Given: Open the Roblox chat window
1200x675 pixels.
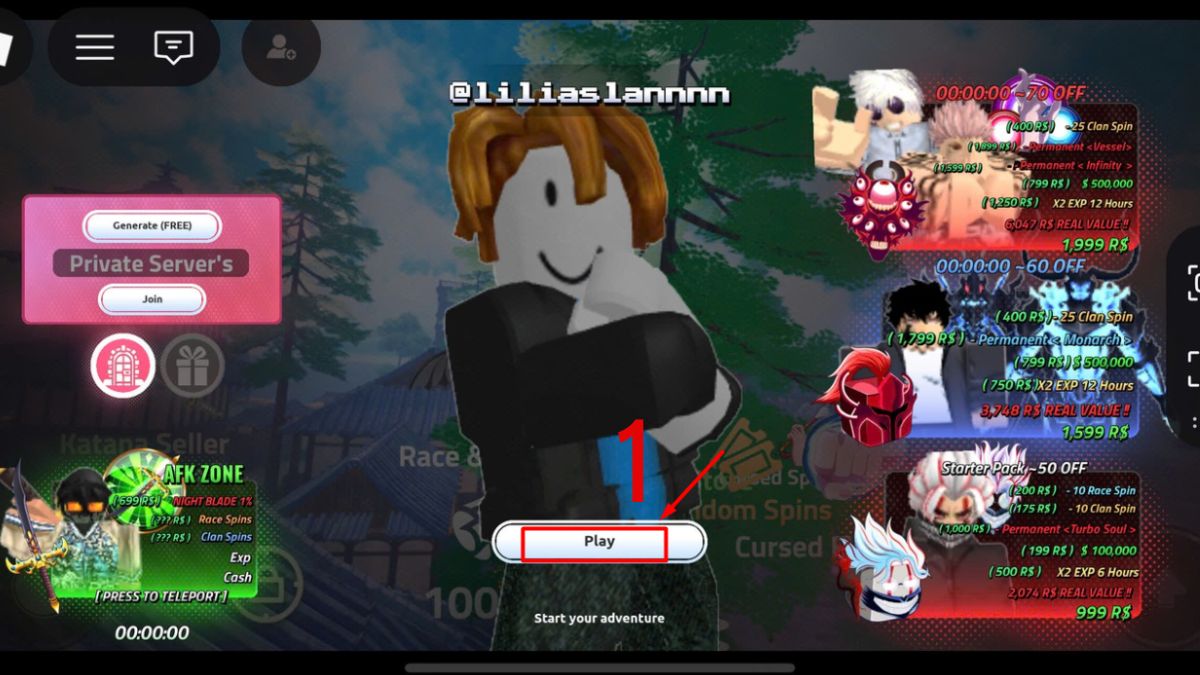Looking at the screenshot, I should [x=173, y=47].
